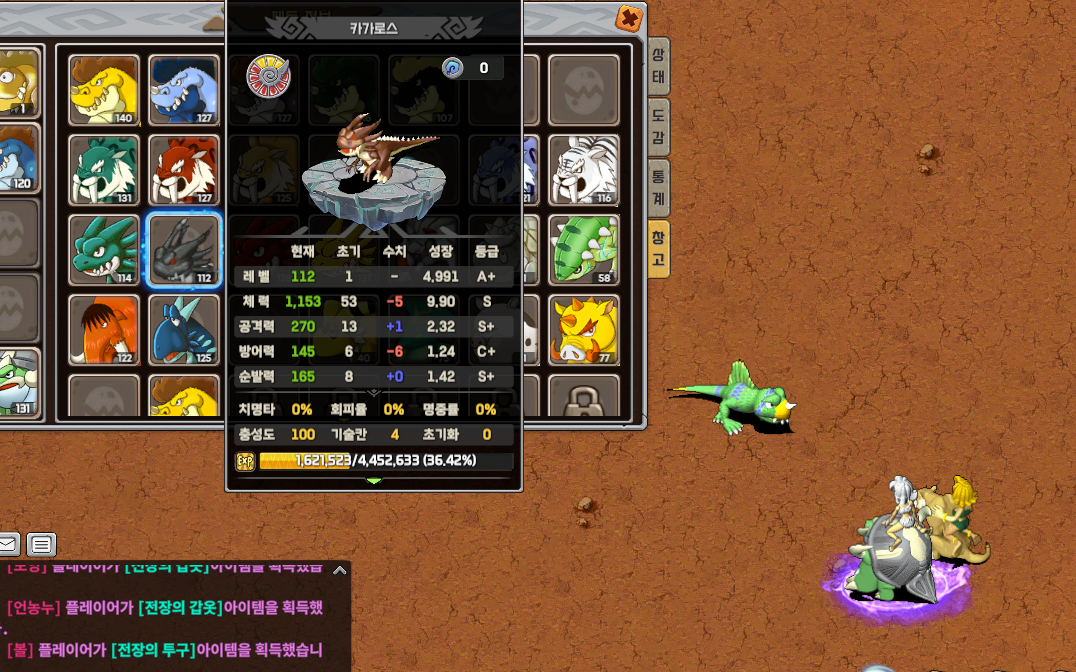This screenshot has width=1076, height=672.
Task: Choose the green sabertooth pet level 131
Action: click(x=104, y=170)
